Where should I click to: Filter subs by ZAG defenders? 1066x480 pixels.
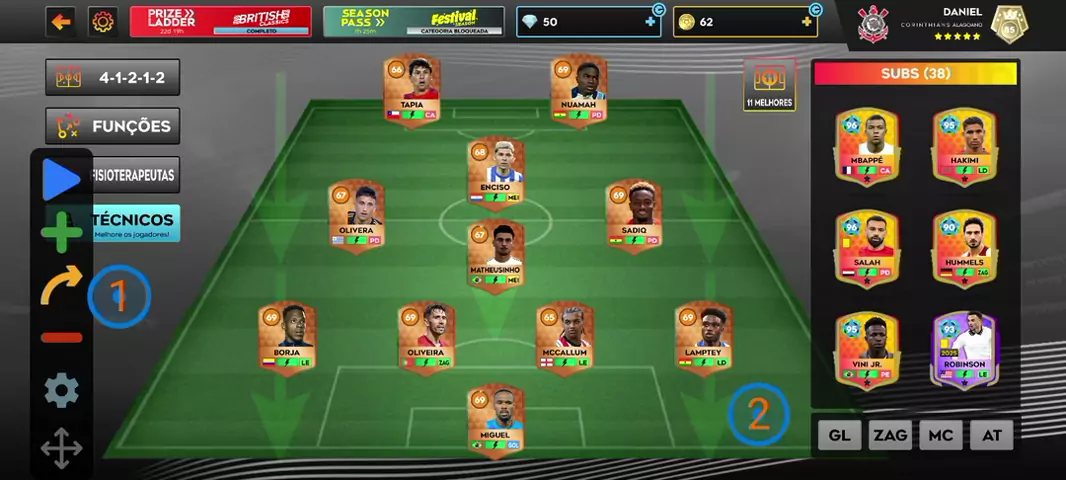click(890, 435)
